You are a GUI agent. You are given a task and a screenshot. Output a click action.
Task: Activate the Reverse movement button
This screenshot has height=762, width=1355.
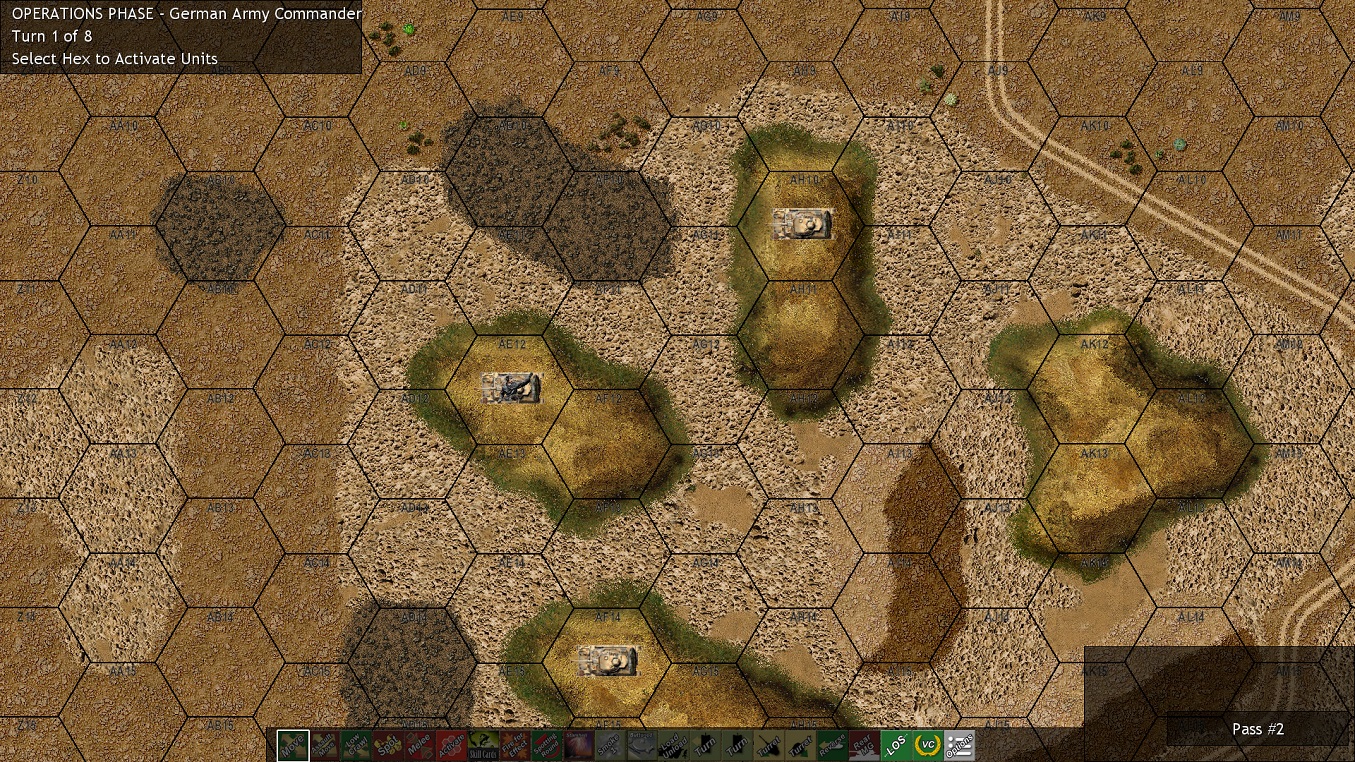(832, 745)
